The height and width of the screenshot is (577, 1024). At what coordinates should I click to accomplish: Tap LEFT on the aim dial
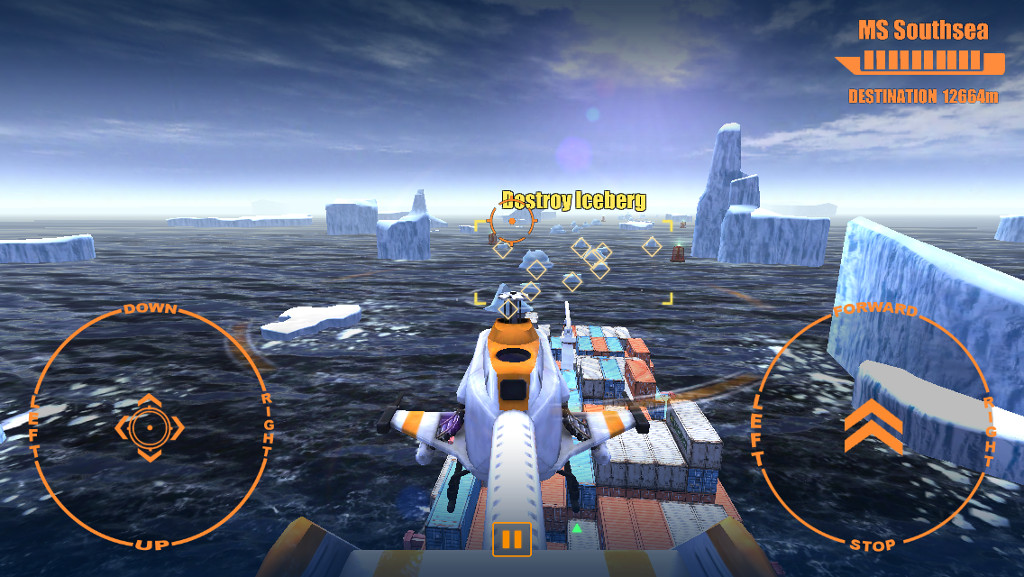35,427
